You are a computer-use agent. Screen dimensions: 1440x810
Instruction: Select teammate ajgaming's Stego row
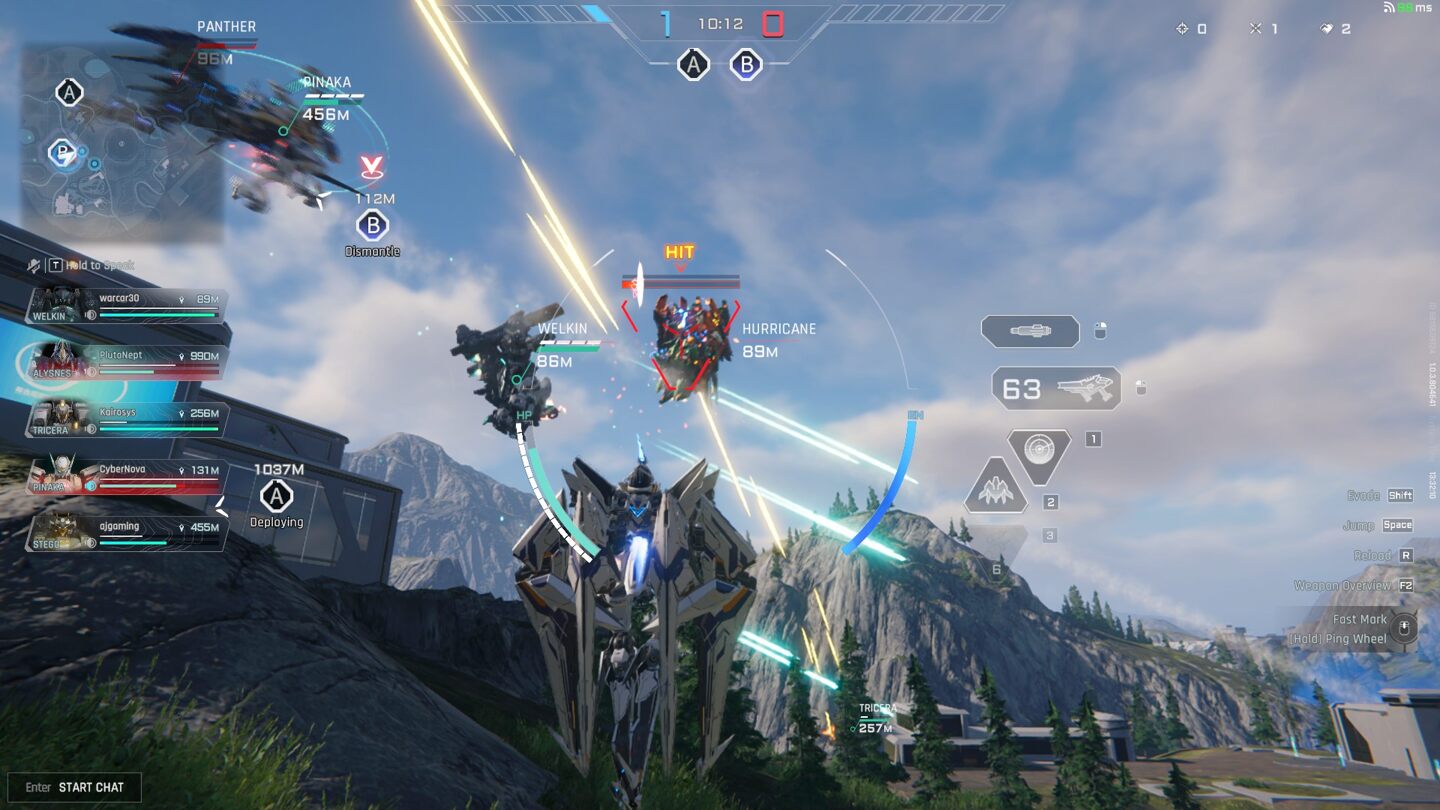tap(127, 533)
